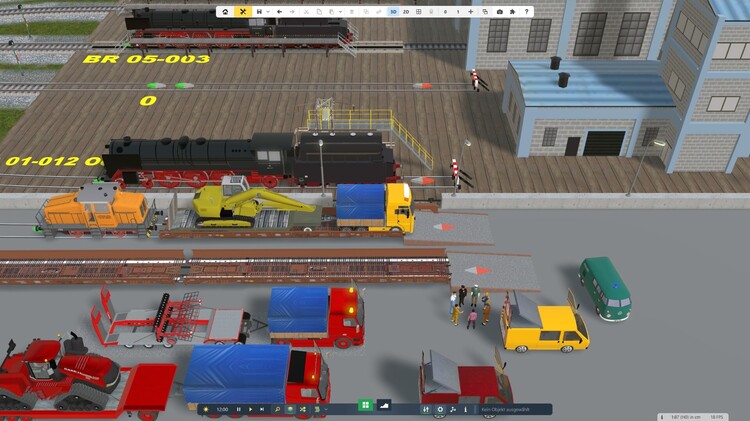Show object info with the i icon

click(466, 409)
